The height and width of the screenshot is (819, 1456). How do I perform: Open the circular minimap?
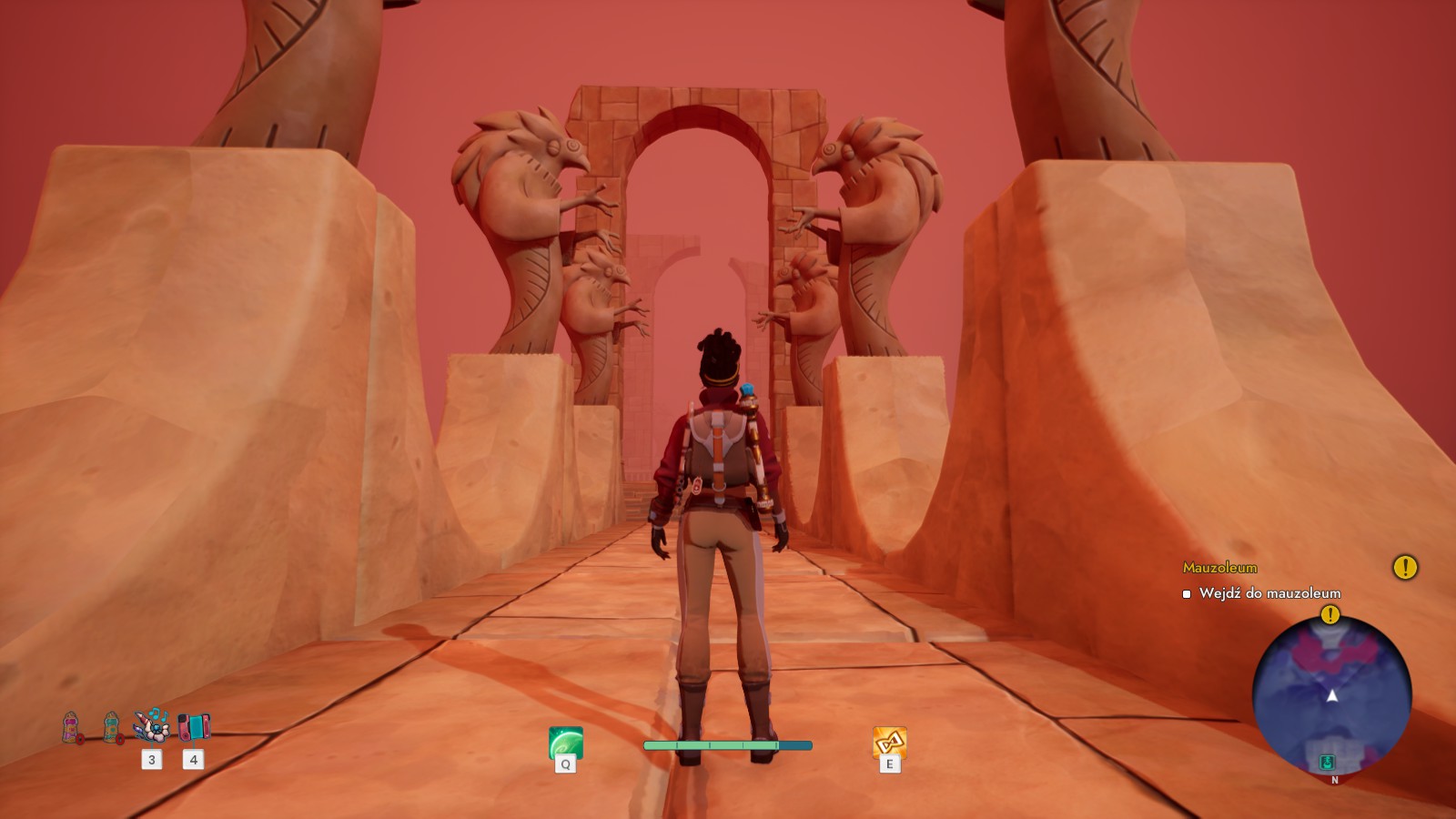point(1331,696)
